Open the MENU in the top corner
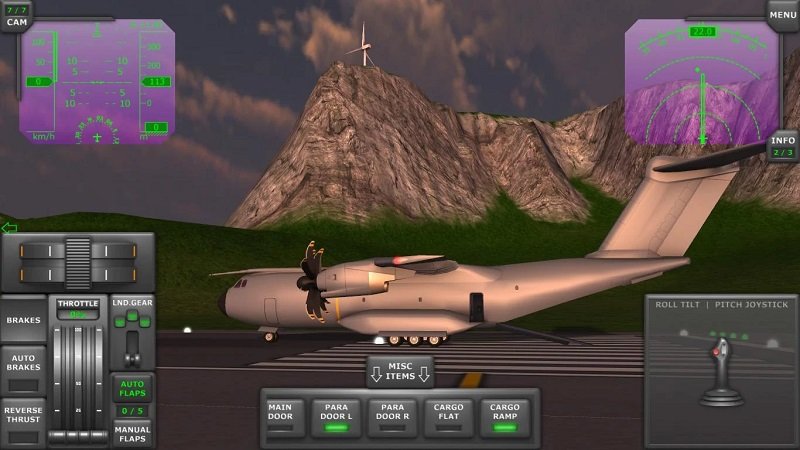This screenshot has width=800, height=450. (x=782, y=14)
